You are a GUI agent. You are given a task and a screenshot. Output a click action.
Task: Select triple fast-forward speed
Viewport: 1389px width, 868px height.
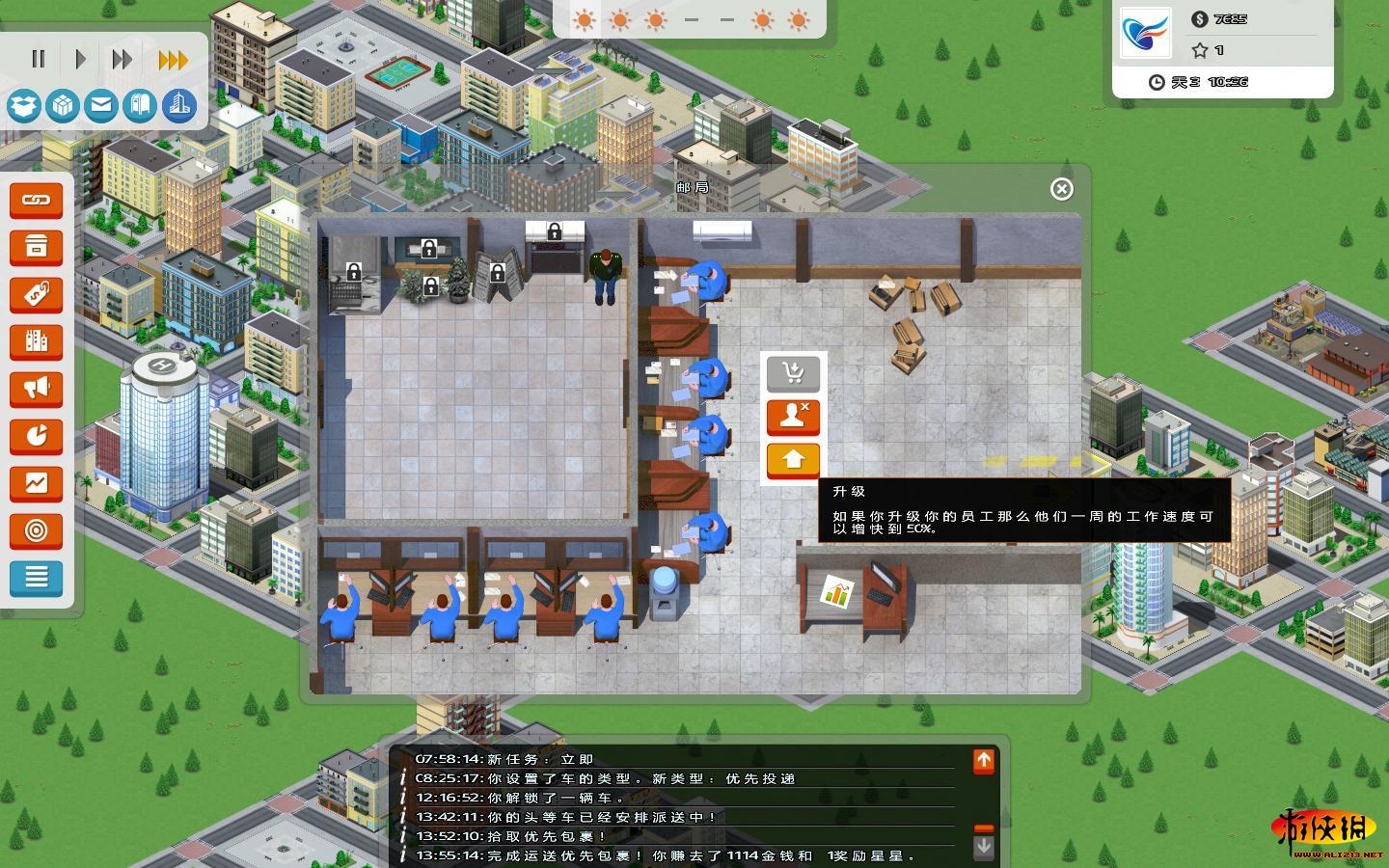(x=173, y=60)
